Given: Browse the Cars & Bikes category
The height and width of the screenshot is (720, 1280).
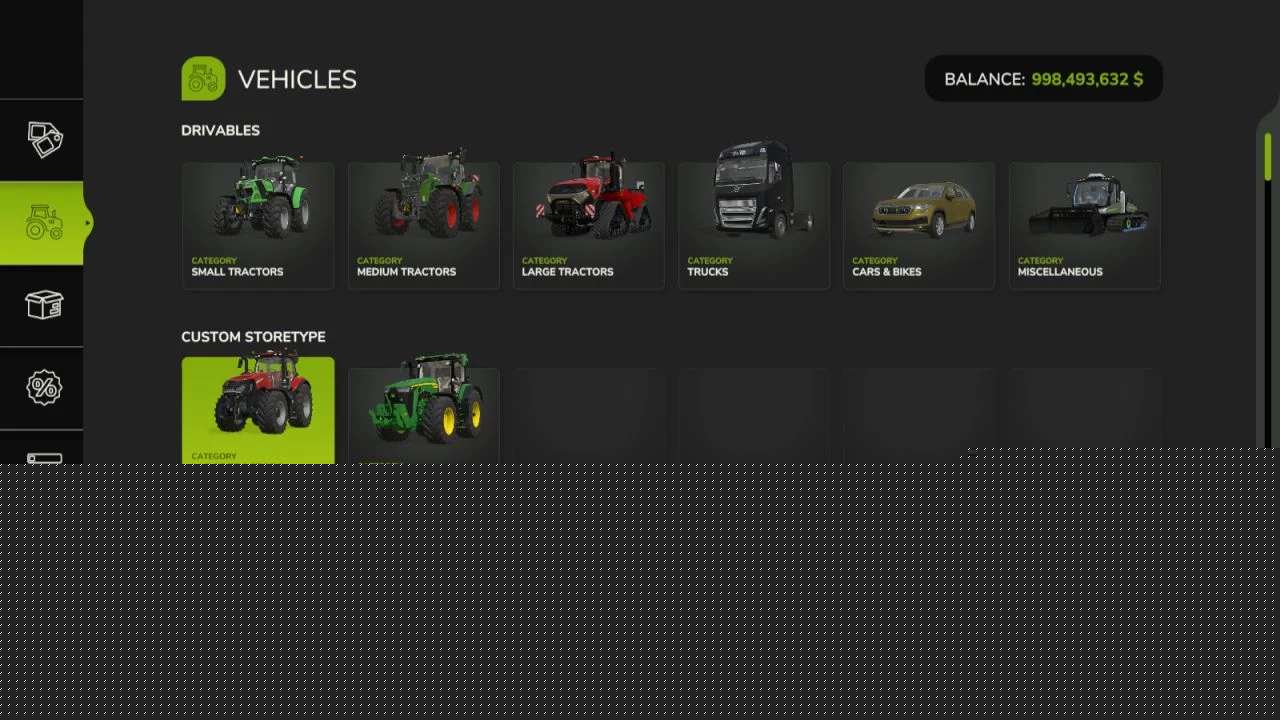Looking at the screenshot, I should 919,226.
